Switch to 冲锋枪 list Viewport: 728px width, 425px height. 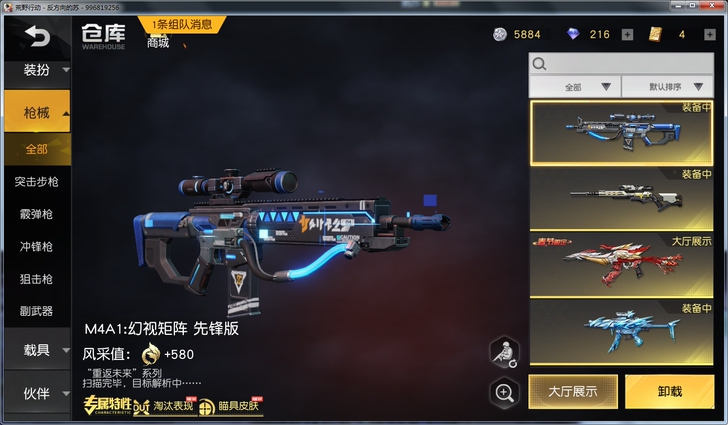[x=37, y=246]
